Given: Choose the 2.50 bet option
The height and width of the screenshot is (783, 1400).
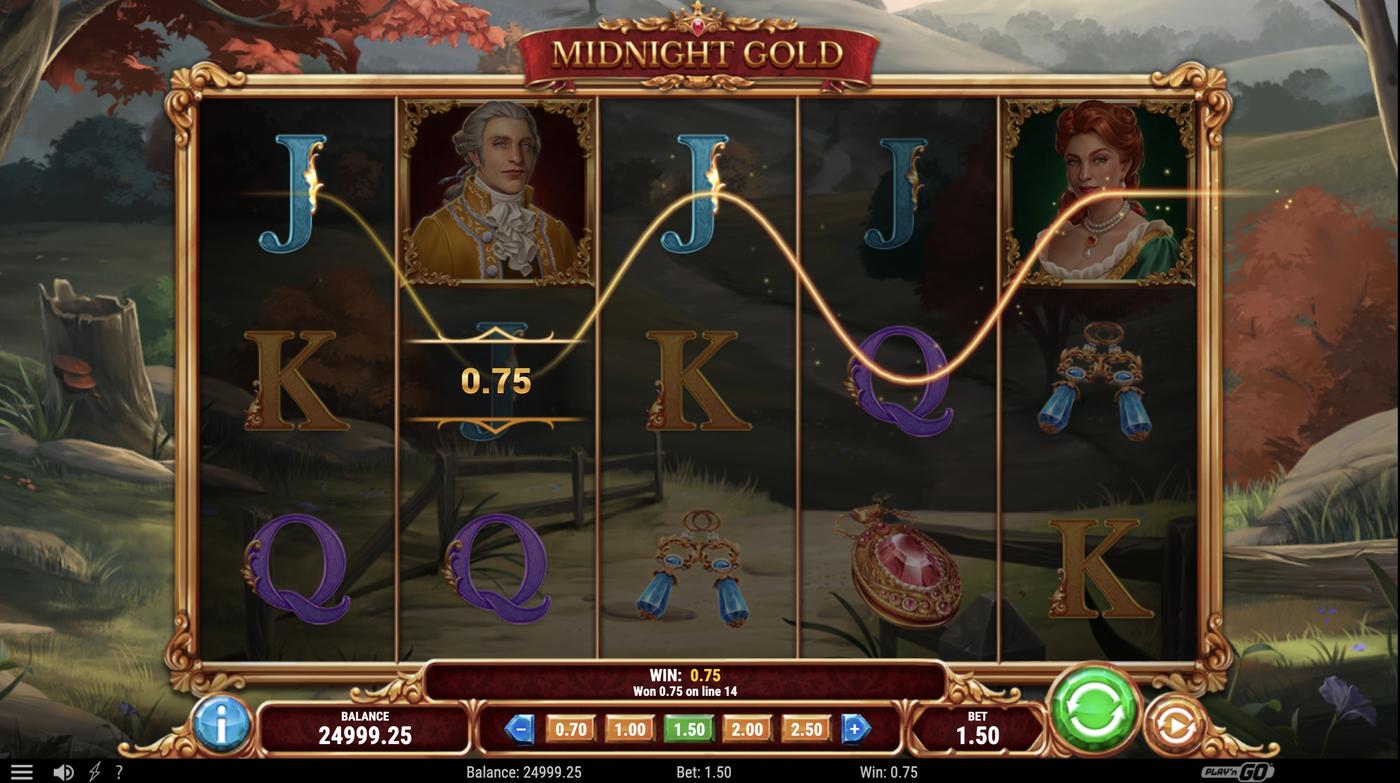Looking at the screenshot, I should point(807,729).
